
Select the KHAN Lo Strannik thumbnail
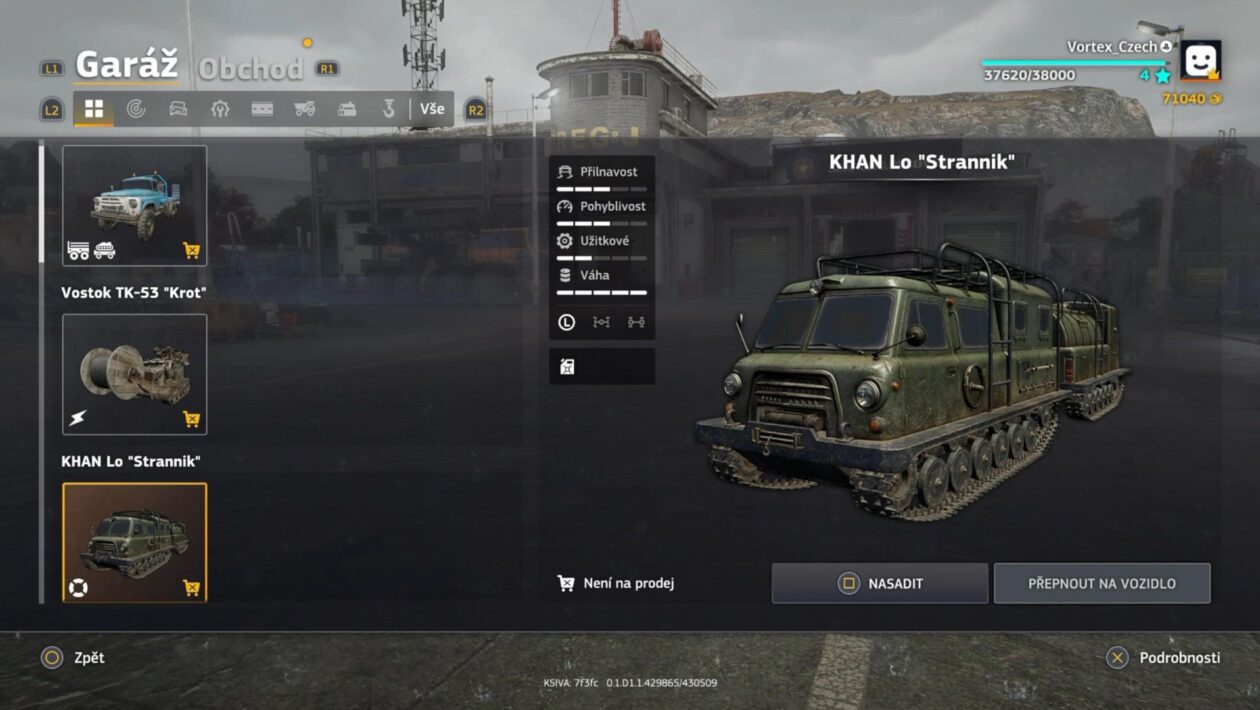(x=135, y=542)
